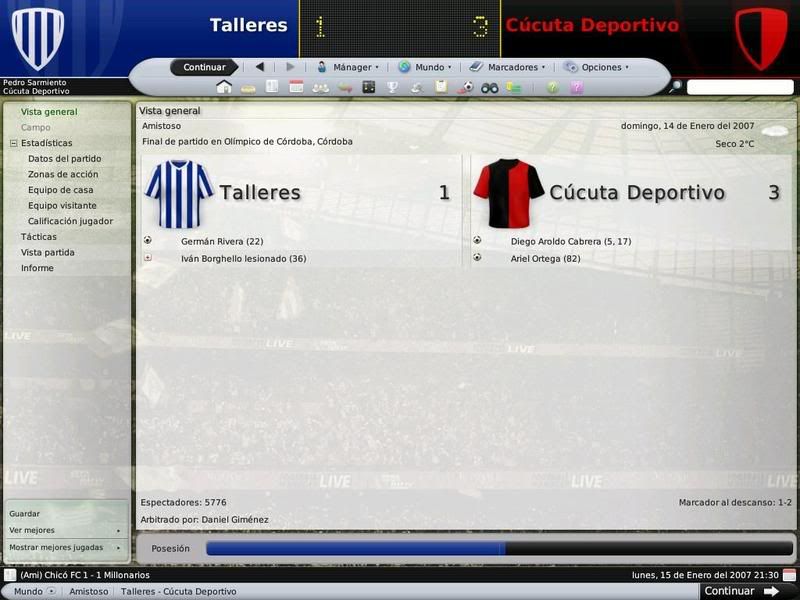Image resolution: width=800 pixels, height=600 pixels.
Task: Click the search text field
Action: click(x=739, y=88)
